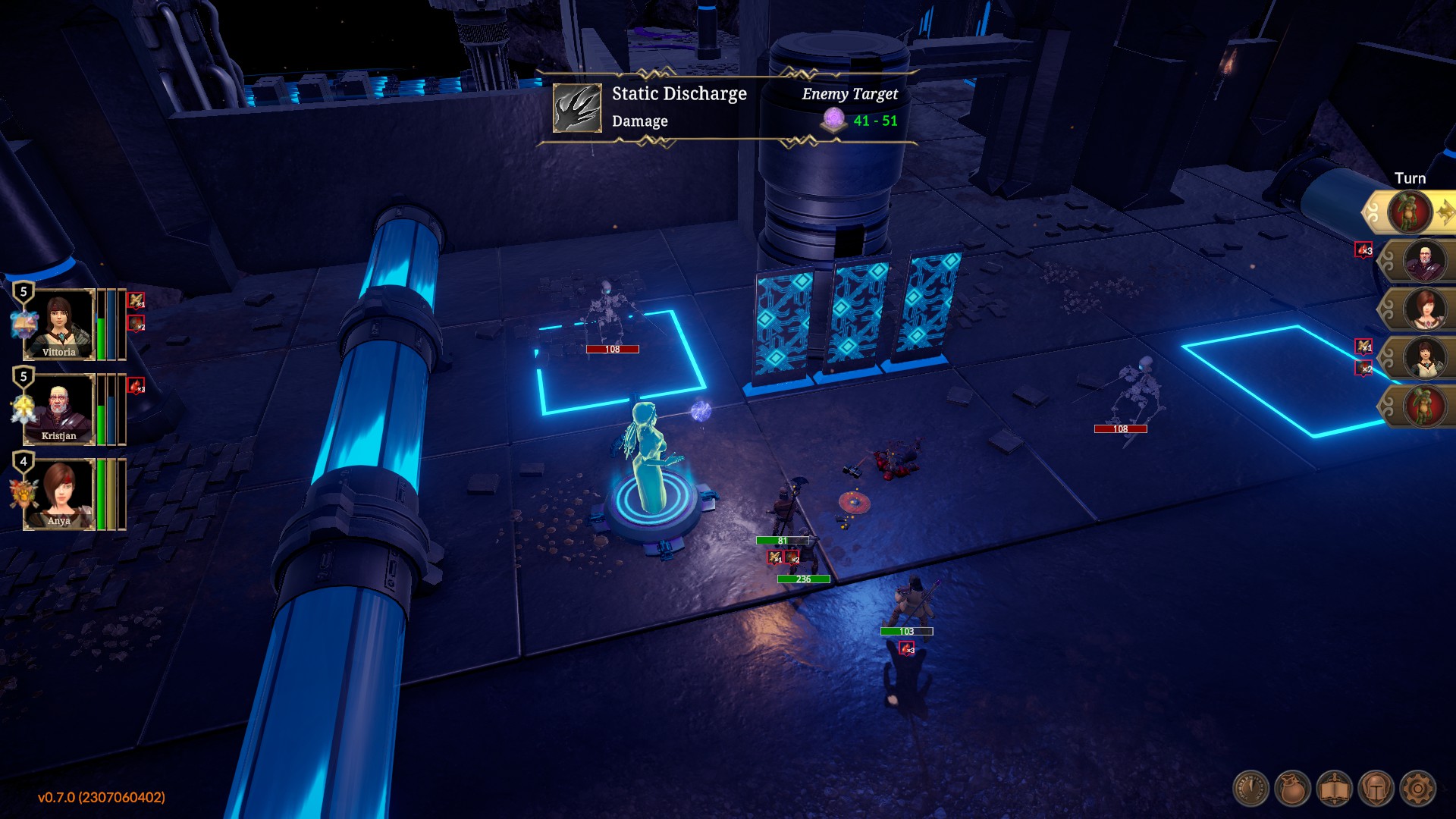Click the hammer-shield icon beside the gear
Screen dimensions: 1456x819
tap(1376, 789)
